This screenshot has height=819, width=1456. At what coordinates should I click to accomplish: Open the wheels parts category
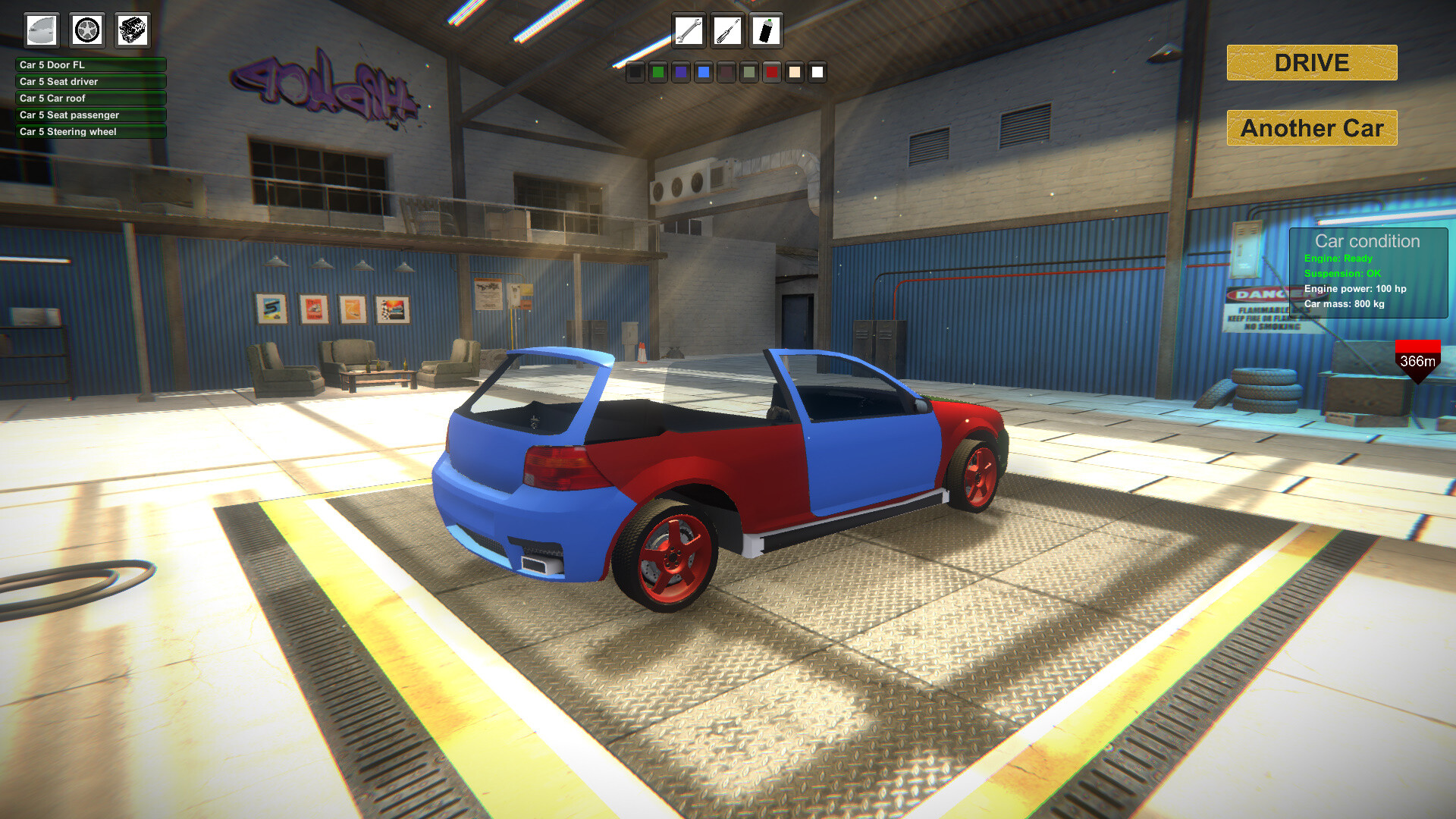click(x=86, y=30)
